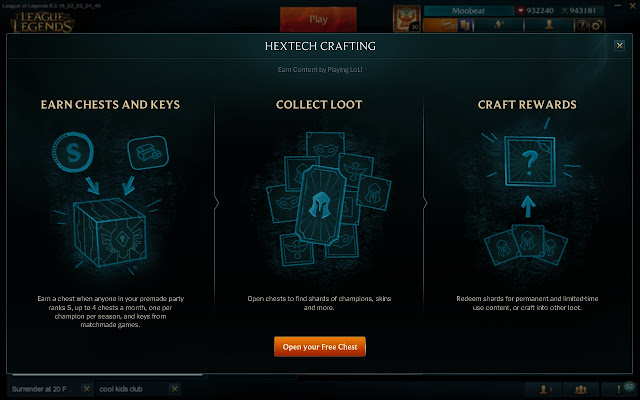Open the gear settings button
Image resolution: width=640 pixels, height=400 pixels.
pos(597,26)
